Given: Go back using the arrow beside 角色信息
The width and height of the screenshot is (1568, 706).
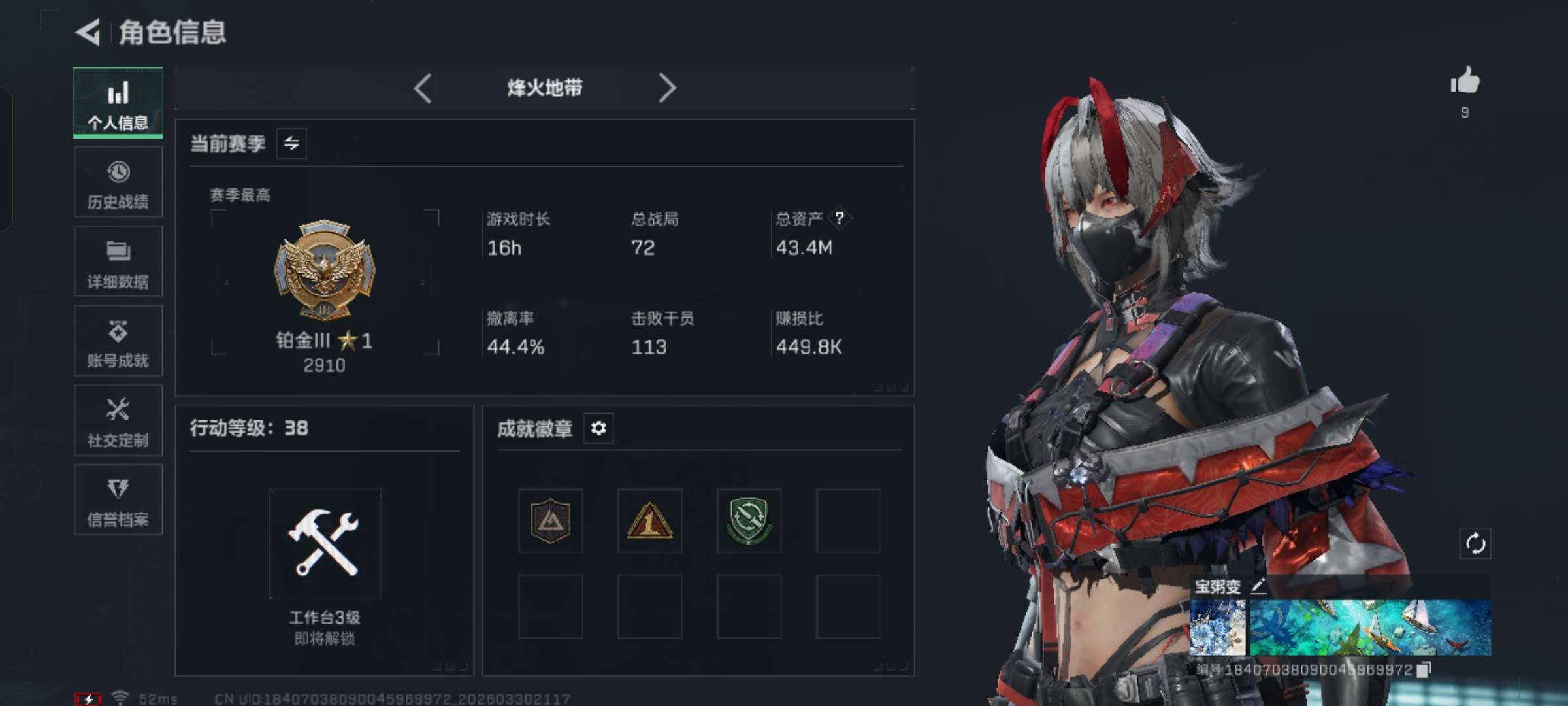Looking at the screenshot, I should click(89, 32).
